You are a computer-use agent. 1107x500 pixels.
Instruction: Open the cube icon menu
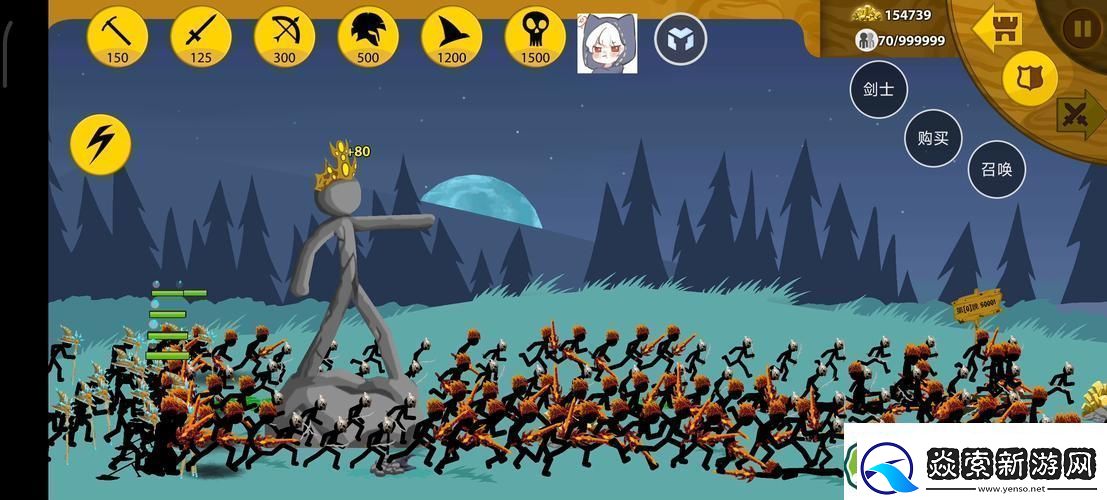(680, 41)
